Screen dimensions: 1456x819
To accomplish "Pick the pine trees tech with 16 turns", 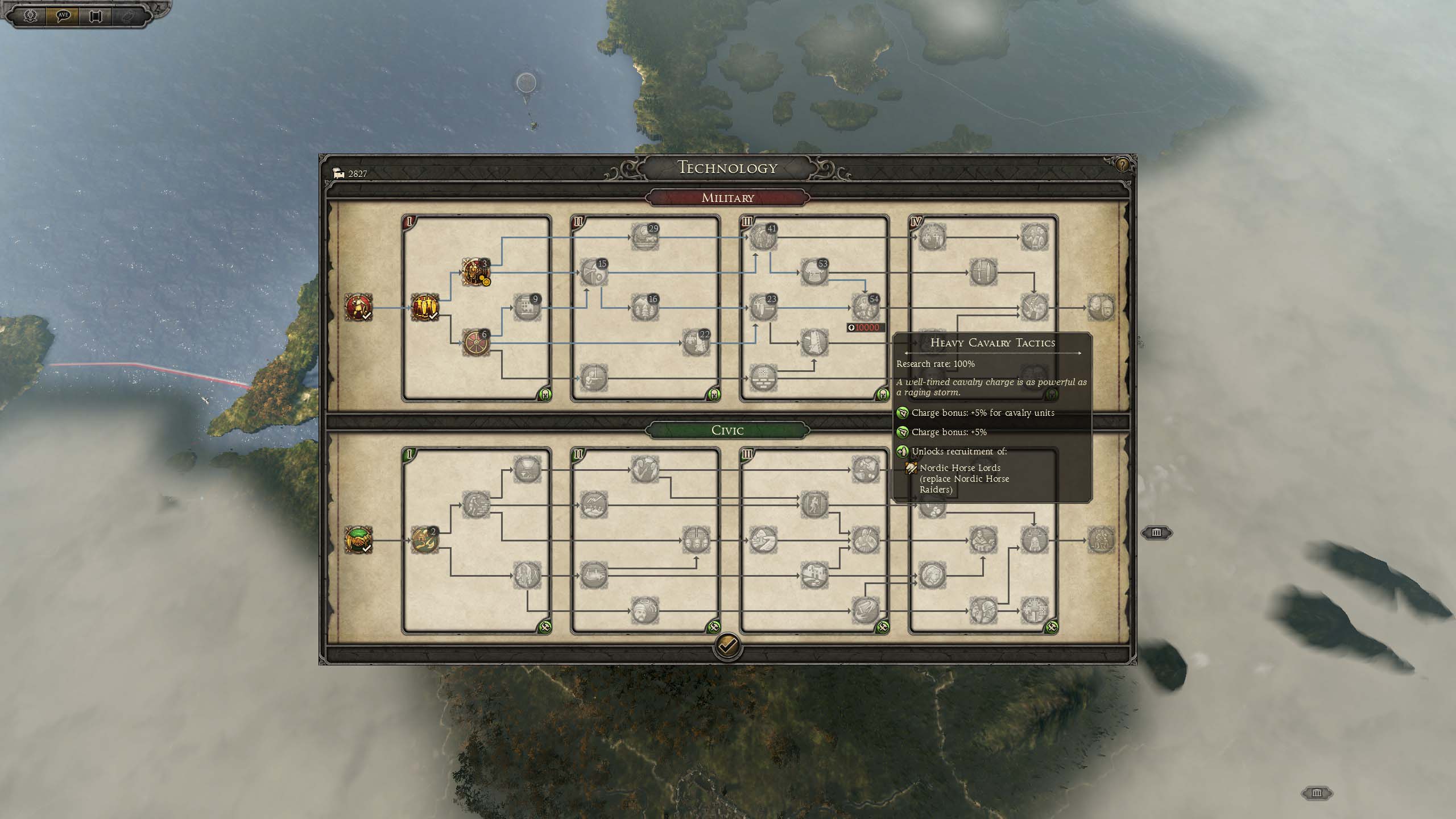I will (x=644, y=308).
